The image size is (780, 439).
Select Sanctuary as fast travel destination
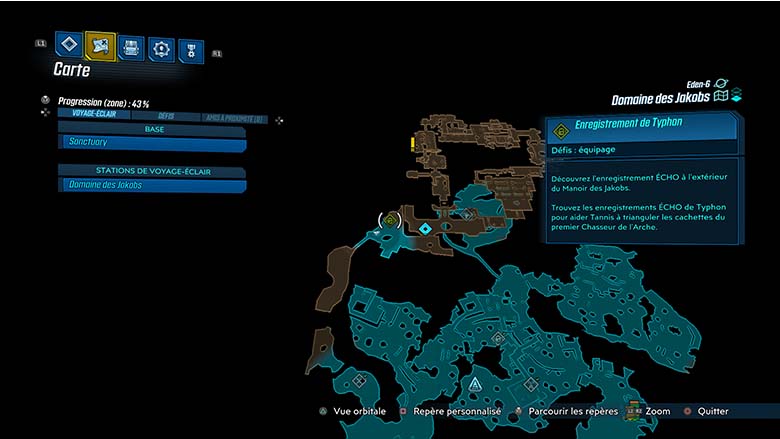pyautogui.click(x=152, y=145)
